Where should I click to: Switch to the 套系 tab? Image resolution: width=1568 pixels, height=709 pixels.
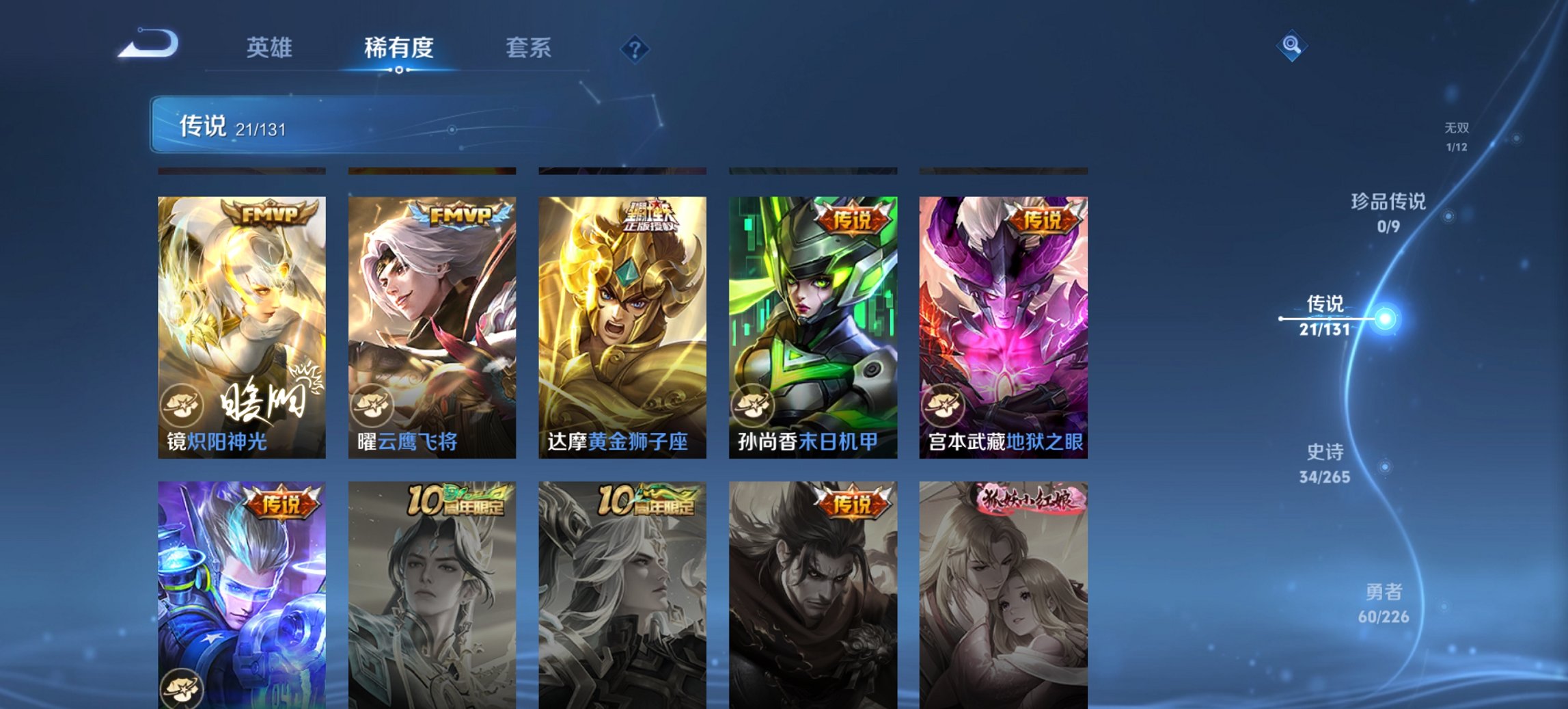(529, 49)
